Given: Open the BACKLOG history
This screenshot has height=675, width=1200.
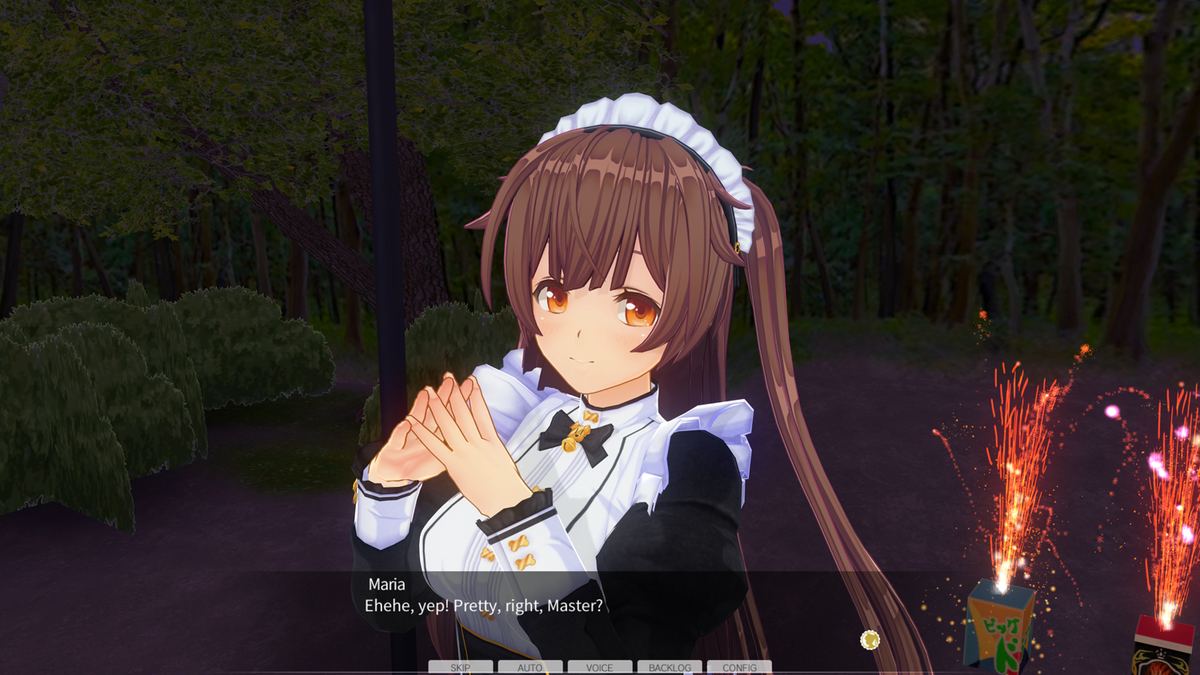Looking at the screenshot, I should click(669, 667).
